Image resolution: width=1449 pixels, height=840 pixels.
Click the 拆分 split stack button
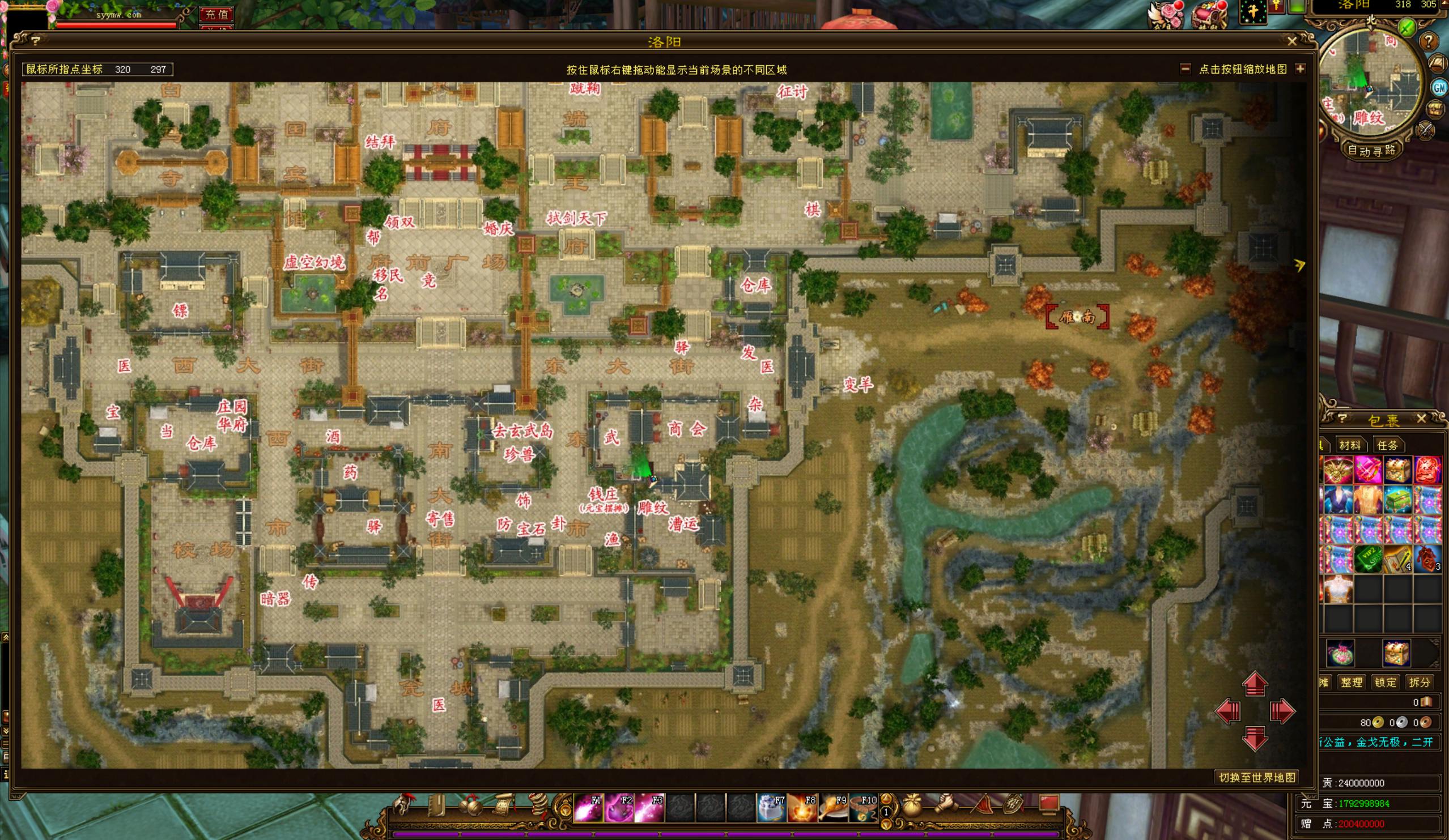point(1419,683)
